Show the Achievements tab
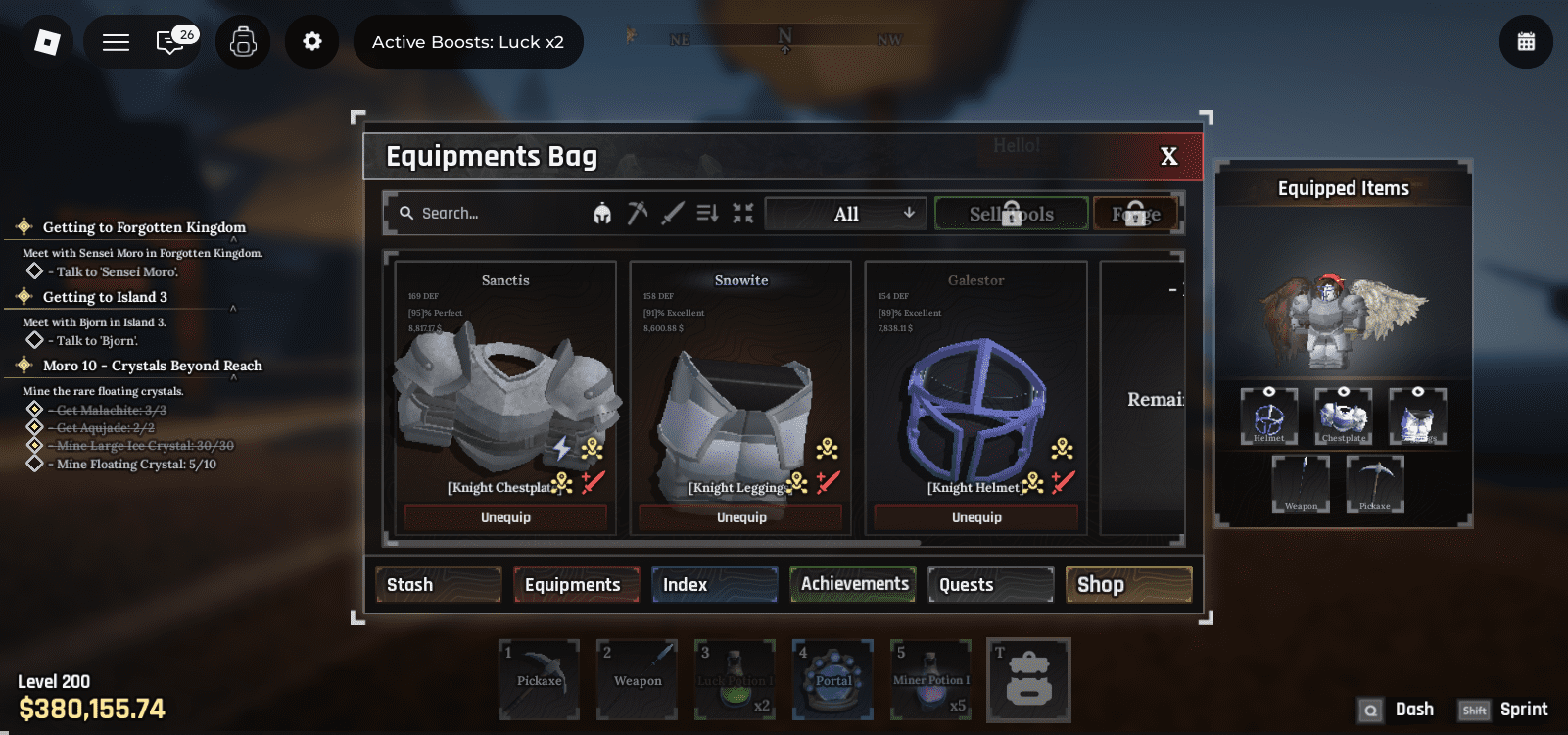This screenshot has height=735, width=1568. tap(854, 584)
